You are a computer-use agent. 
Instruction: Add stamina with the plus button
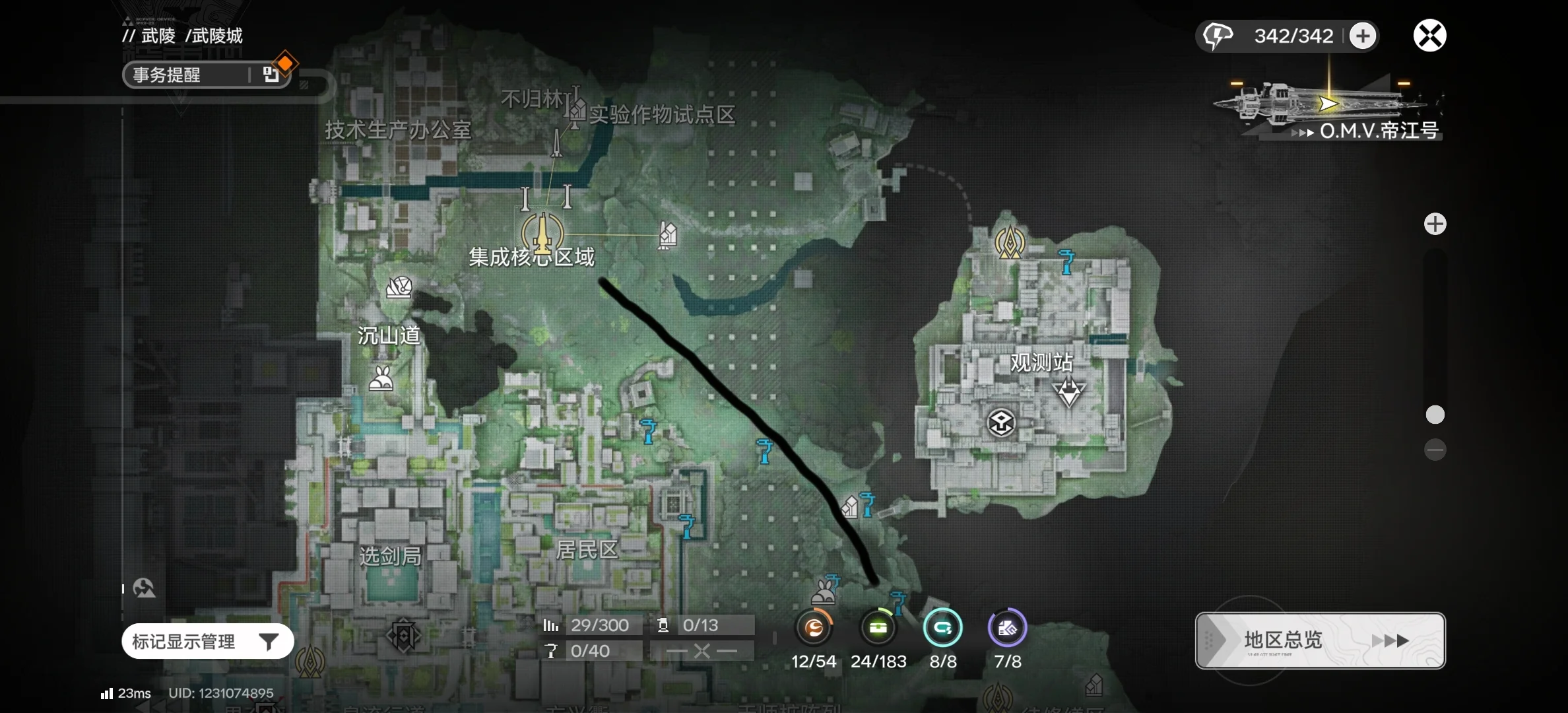pos(1363,36)
